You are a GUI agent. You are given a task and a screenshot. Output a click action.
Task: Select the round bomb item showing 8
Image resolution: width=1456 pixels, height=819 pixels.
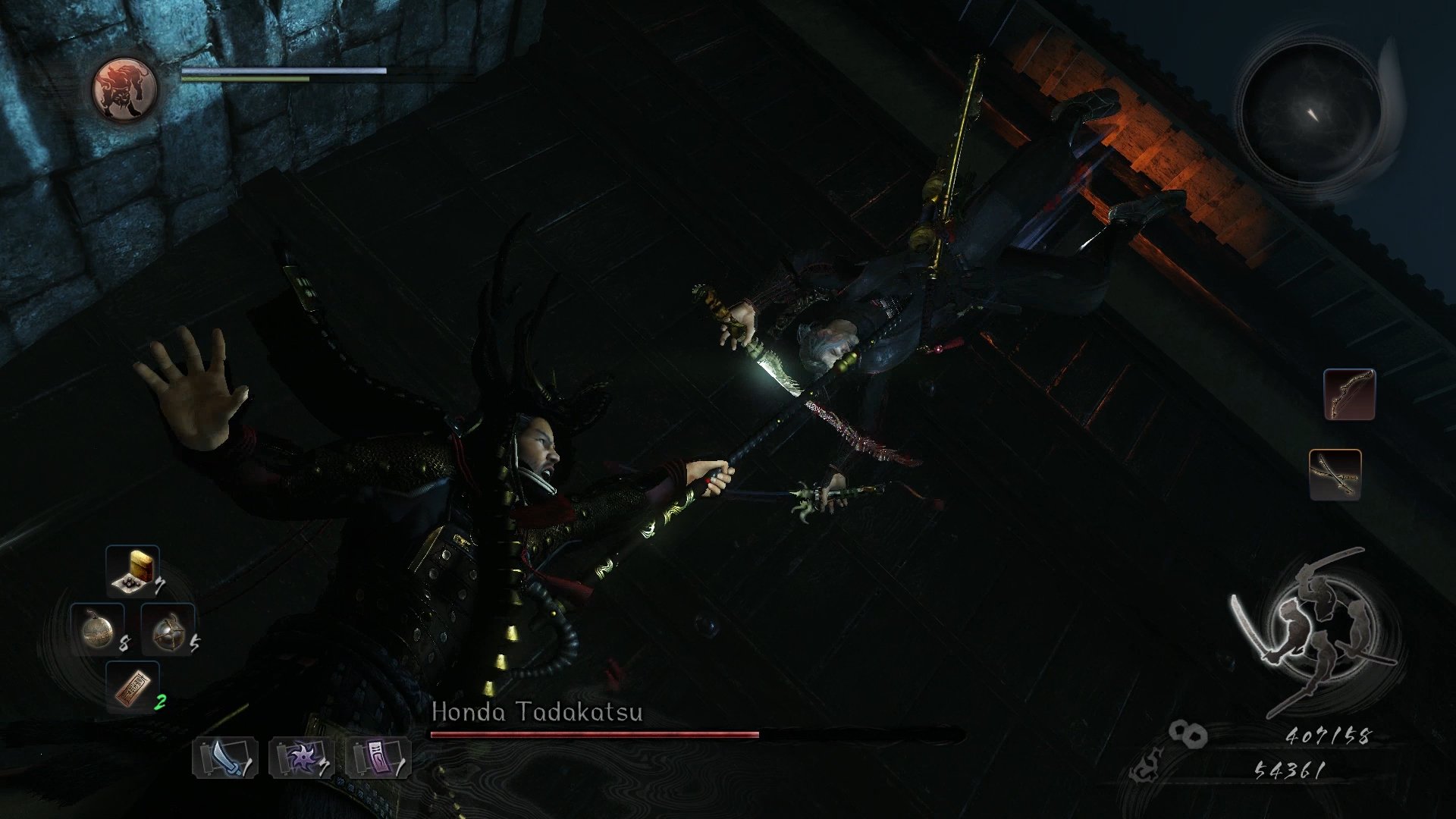coord(97,629)
